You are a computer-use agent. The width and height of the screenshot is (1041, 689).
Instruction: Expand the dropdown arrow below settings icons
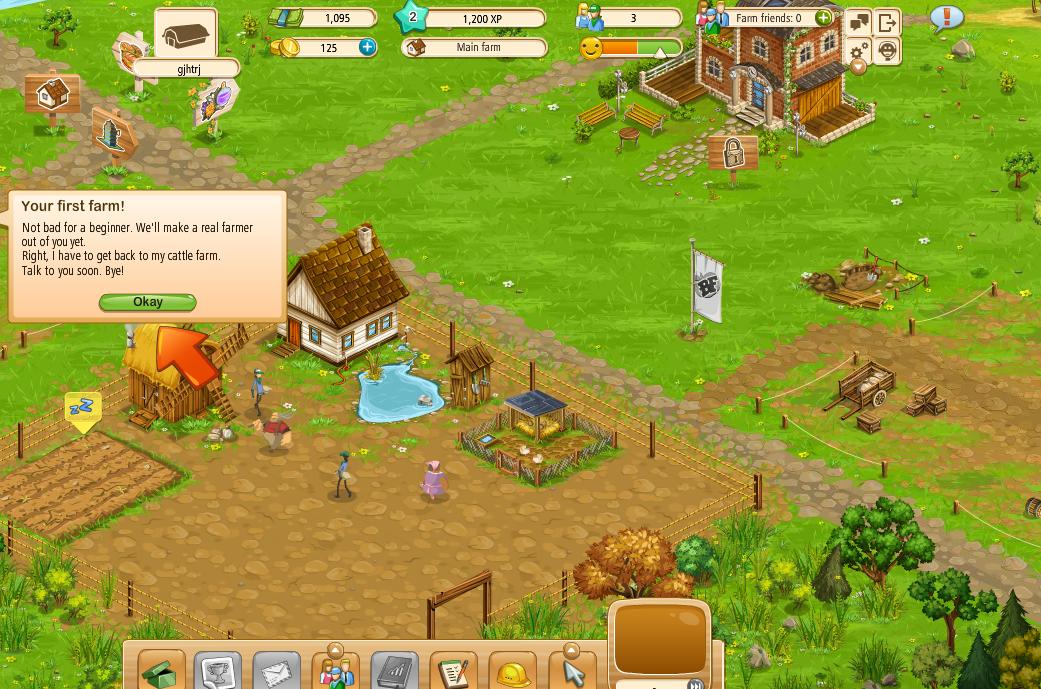pyautogui.click(x=858, y=68)
